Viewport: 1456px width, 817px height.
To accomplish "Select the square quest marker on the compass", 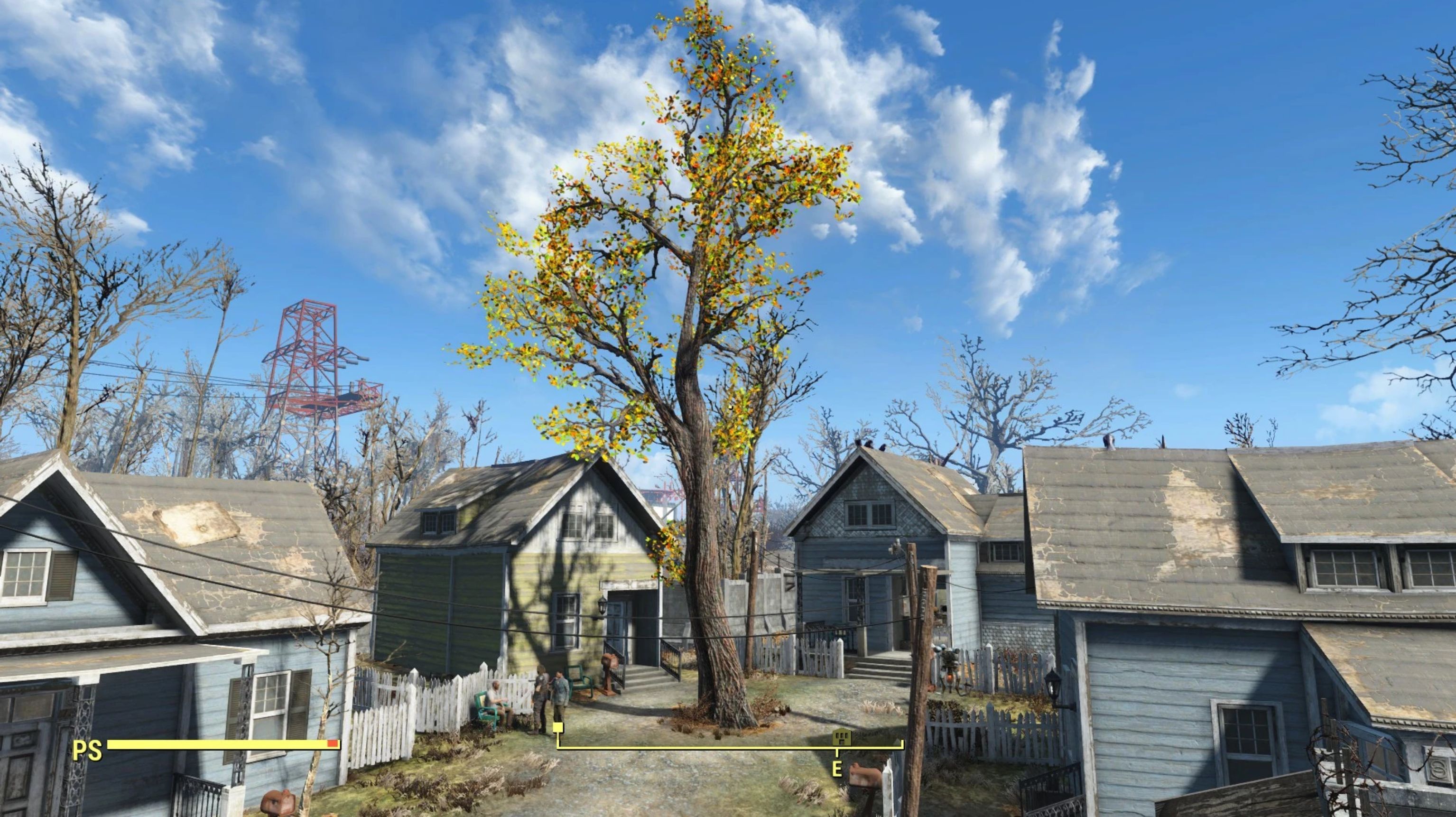I will pos(558,727).
